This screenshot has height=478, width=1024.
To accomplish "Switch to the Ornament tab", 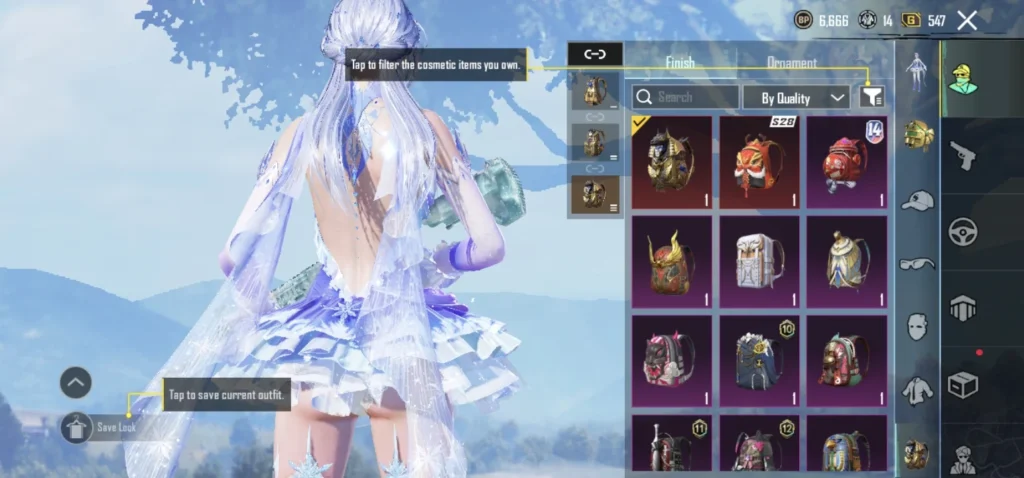I will (x=791, y=62).
